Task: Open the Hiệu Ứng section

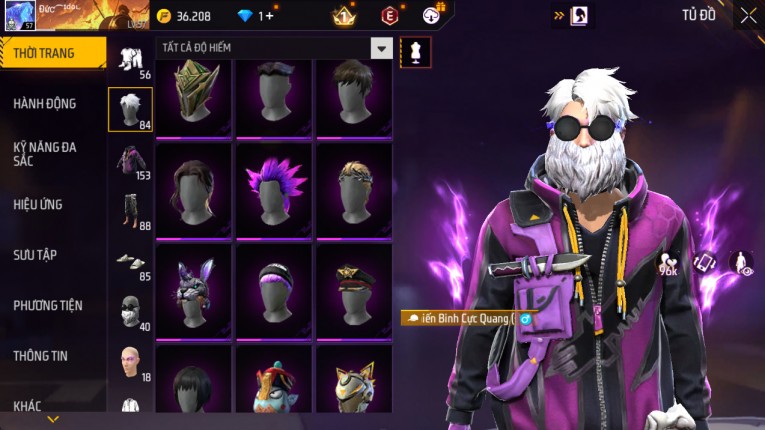Action: [x=39, y=204]
